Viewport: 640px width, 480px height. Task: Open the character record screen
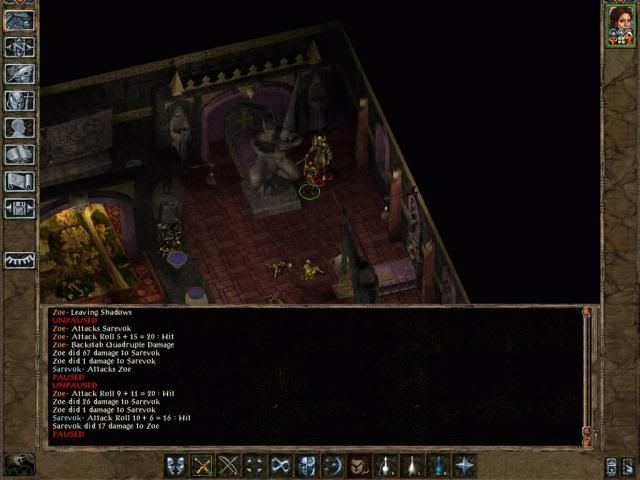coord(19,127)
